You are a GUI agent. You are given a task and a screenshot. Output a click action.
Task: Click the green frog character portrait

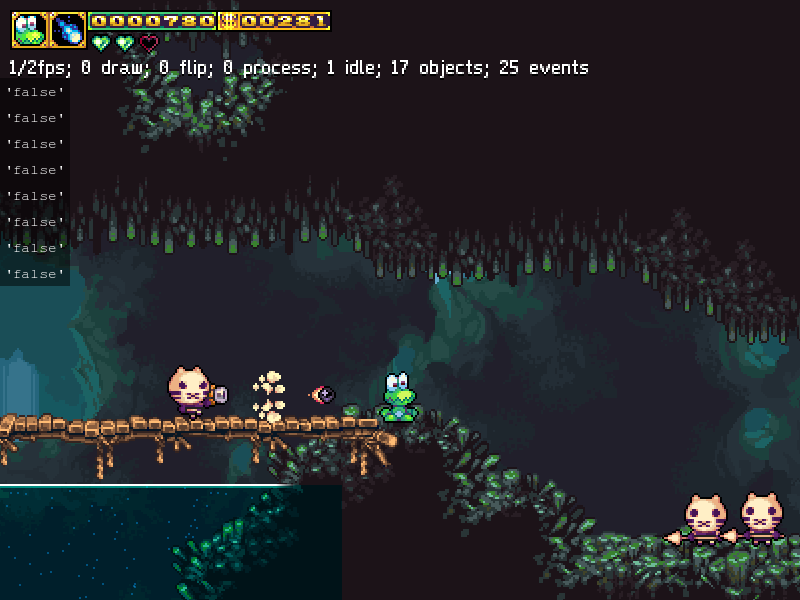pos(29,30)
